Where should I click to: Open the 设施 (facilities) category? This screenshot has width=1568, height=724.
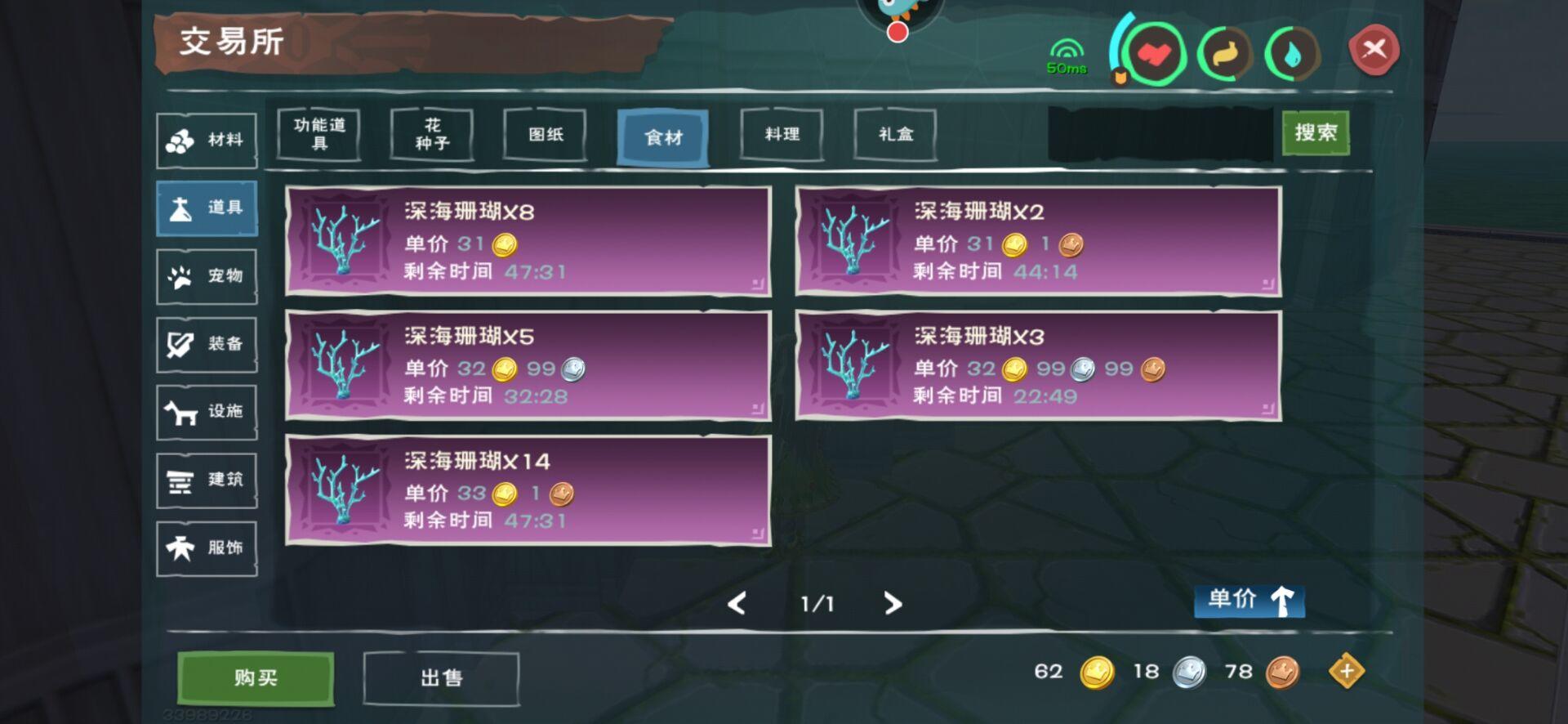(x=206, y=412)
